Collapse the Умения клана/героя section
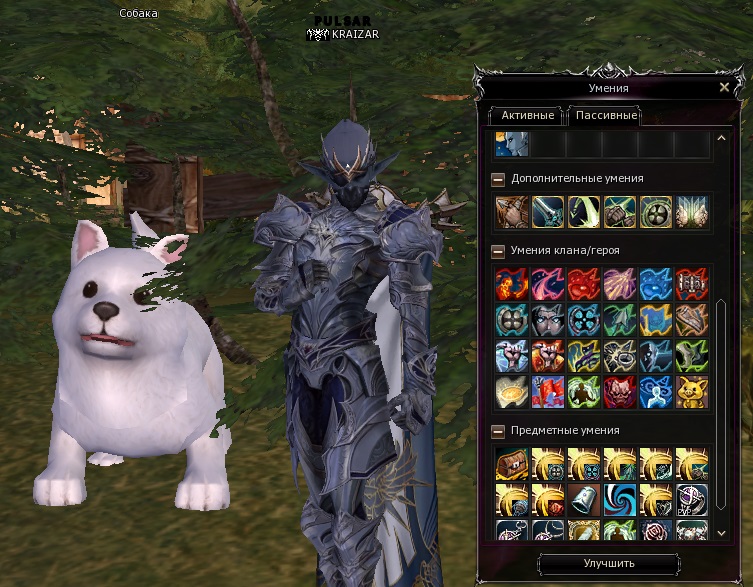This screenshot has width=753, height=587. [x=497, y=251]
